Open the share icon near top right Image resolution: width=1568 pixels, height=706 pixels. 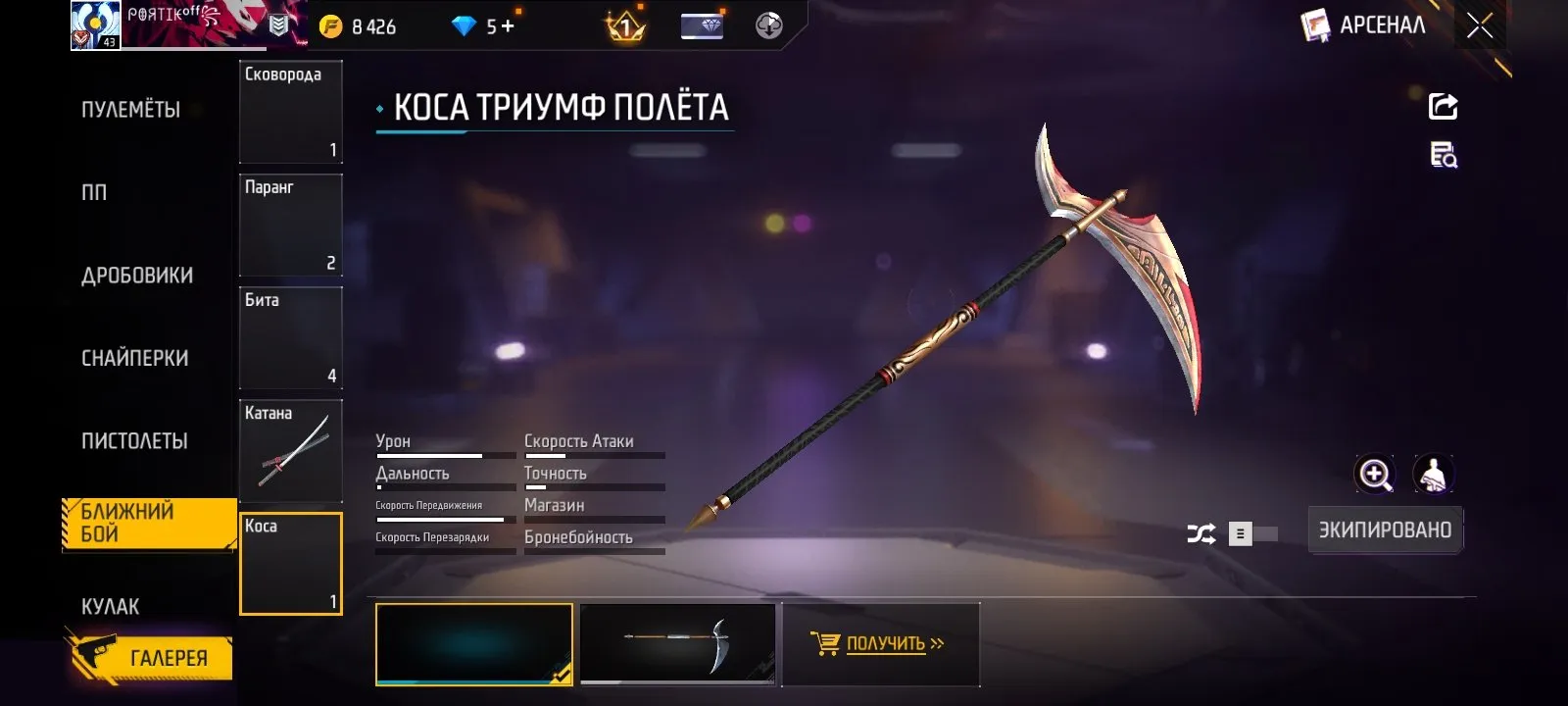coord(1444,105)
